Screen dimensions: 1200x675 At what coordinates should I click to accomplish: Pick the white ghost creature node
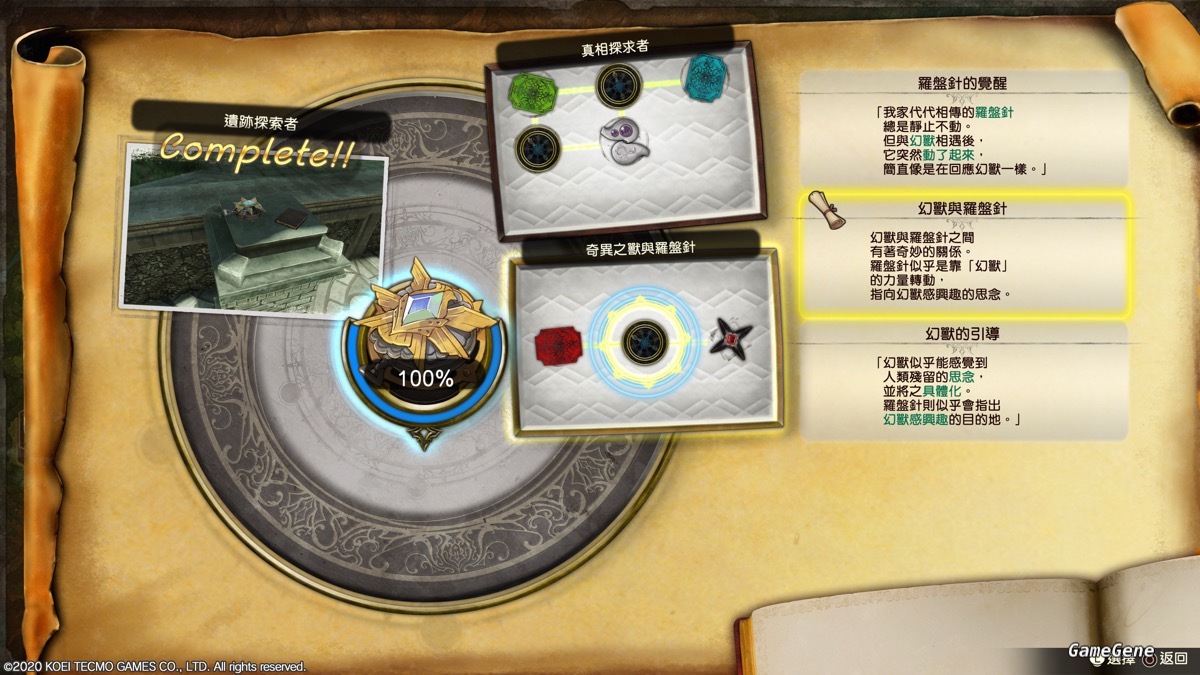tap(622, 138)
